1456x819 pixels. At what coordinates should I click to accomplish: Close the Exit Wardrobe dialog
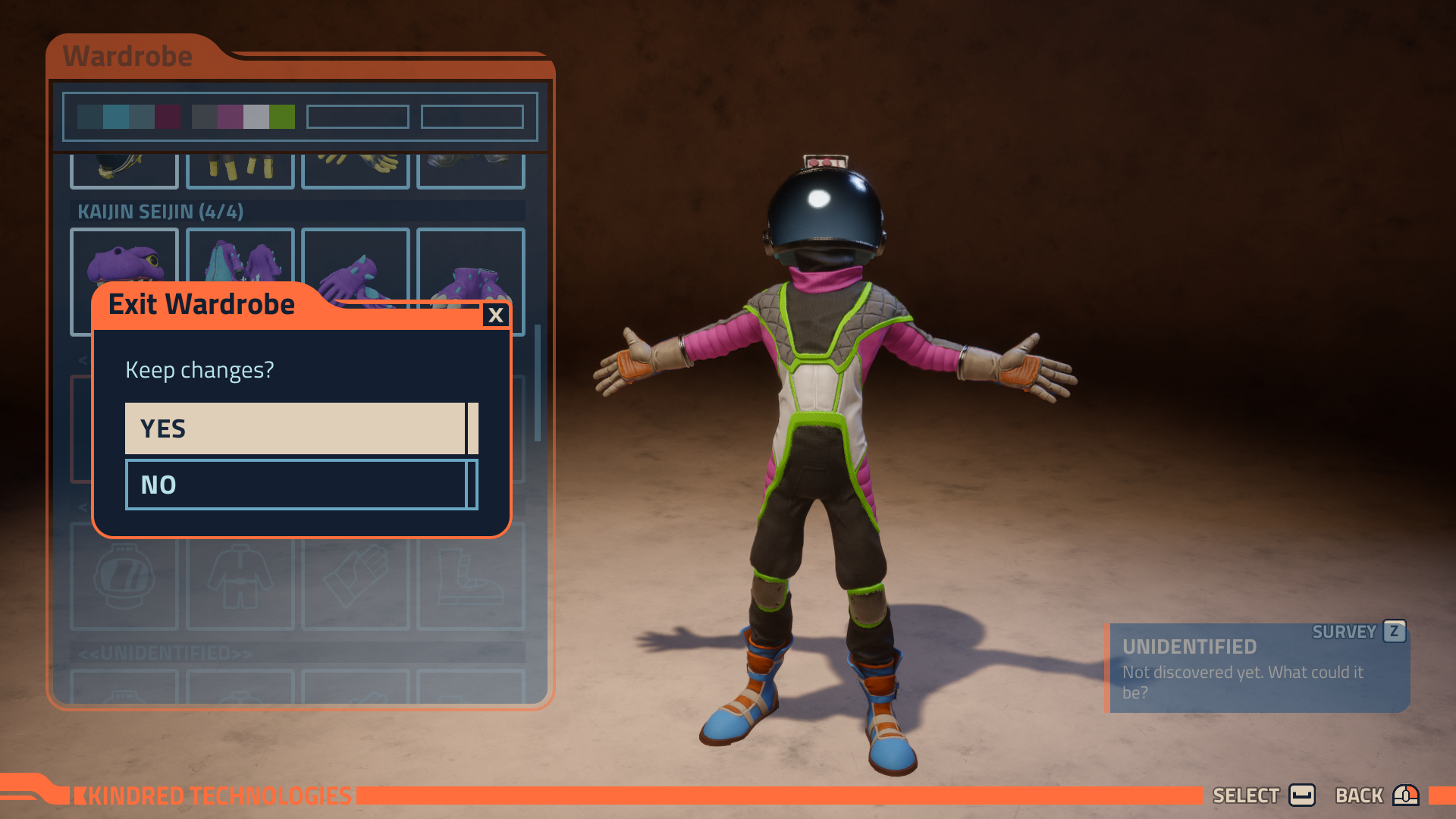tap(496, 315)
